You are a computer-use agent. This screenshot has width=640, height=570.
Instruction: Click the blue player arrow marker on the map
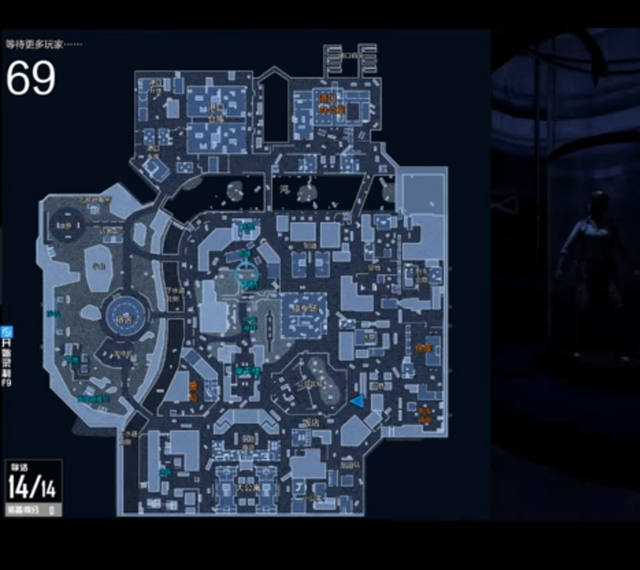[x=356, y=401]
